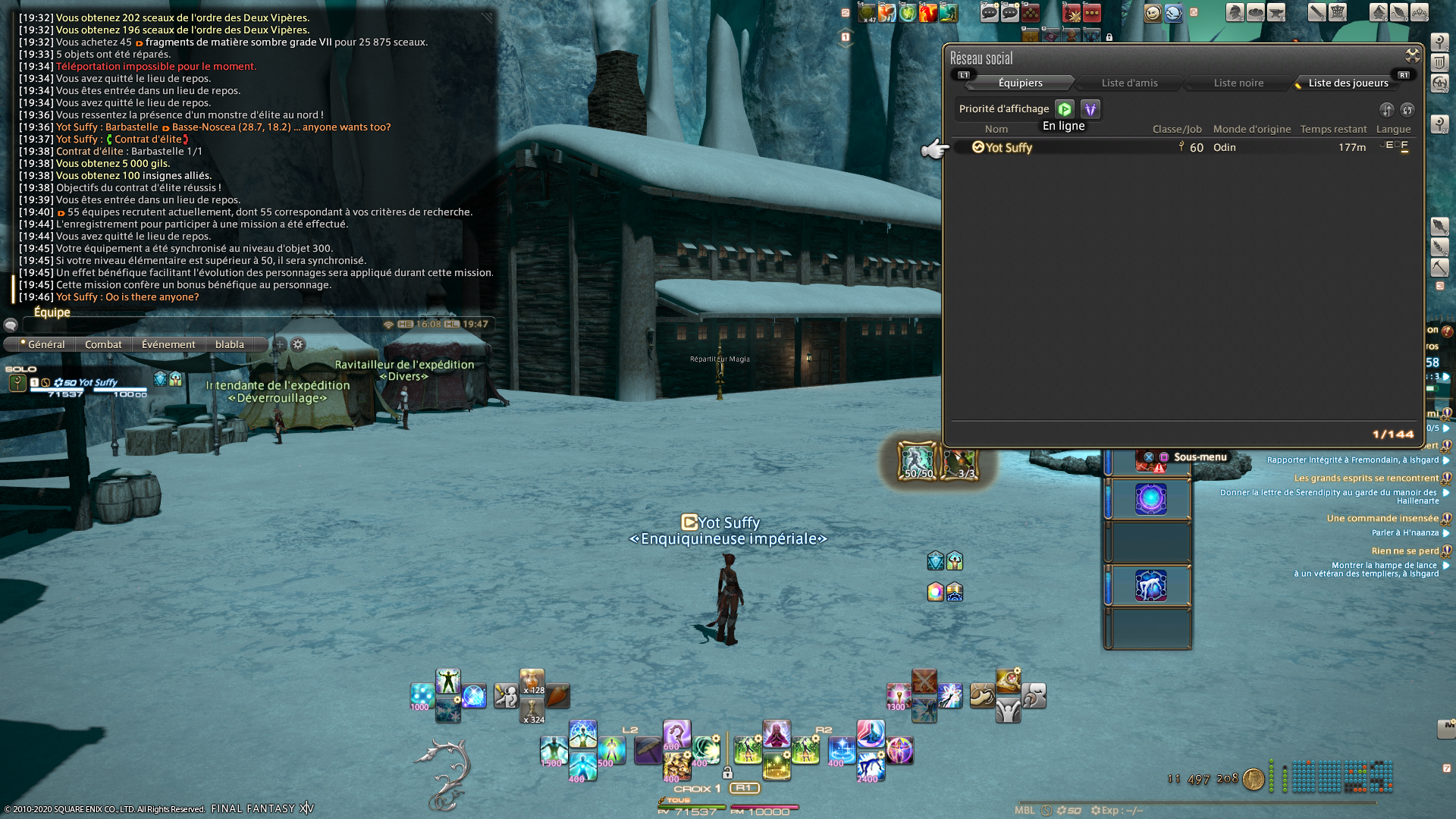Close the Réseau social window
This screenshot has width=1456, height=819.
click(x=1412, y=55)
